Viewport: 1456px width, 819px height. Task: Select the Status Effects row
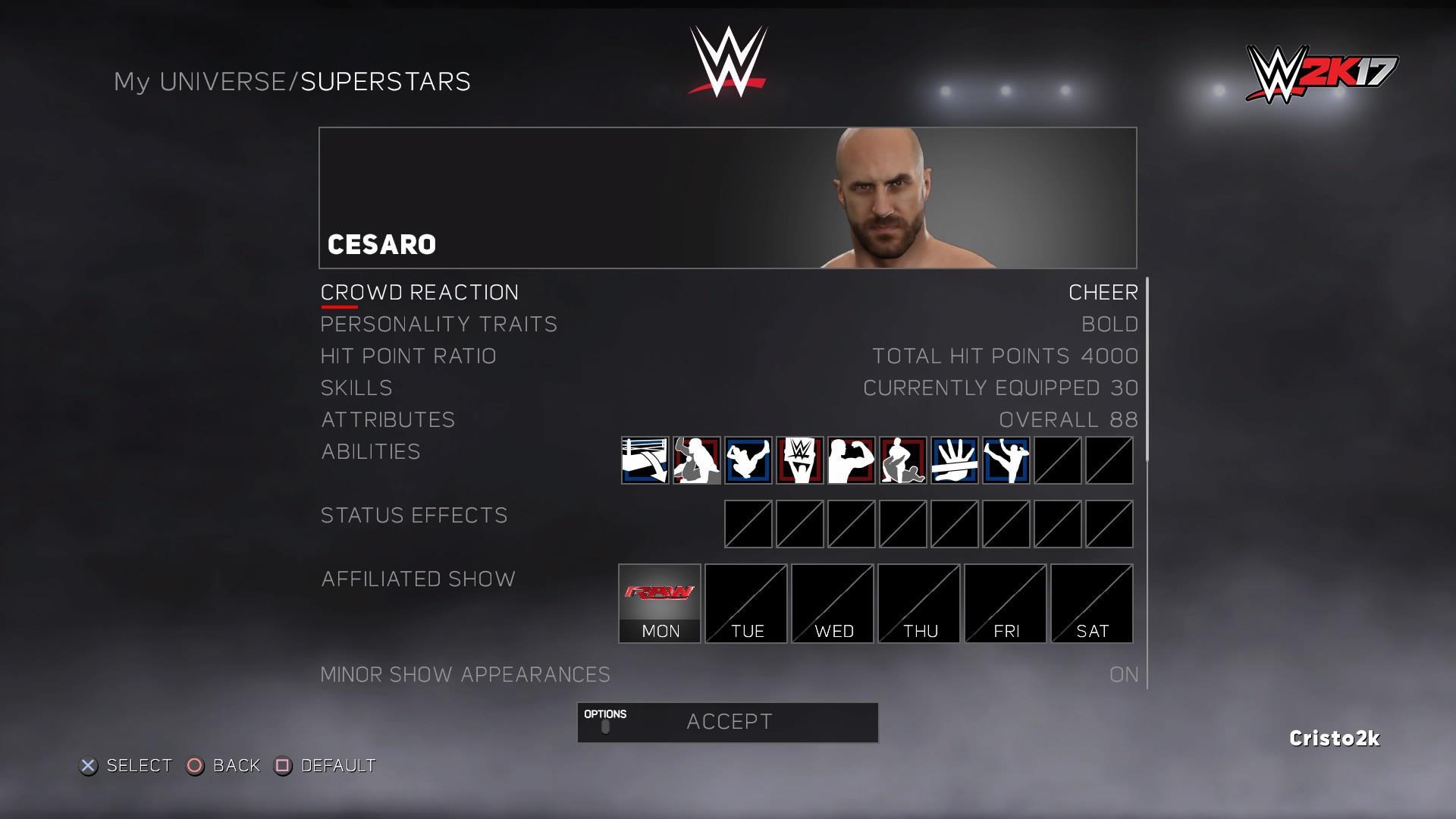pos(414,515)
